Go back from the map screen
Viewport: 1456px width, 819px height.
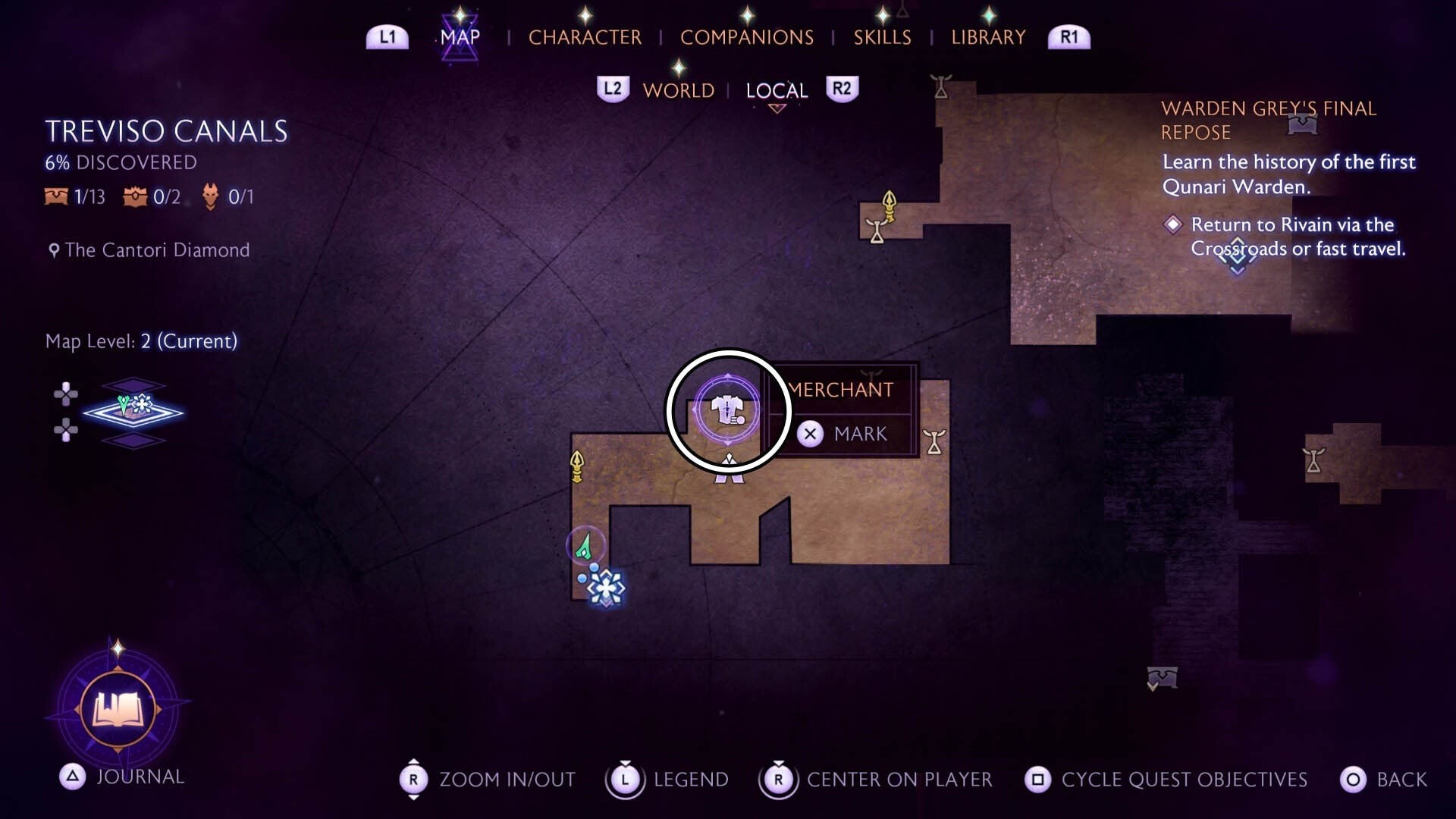pyautogui.click(x=1383, y=780)
